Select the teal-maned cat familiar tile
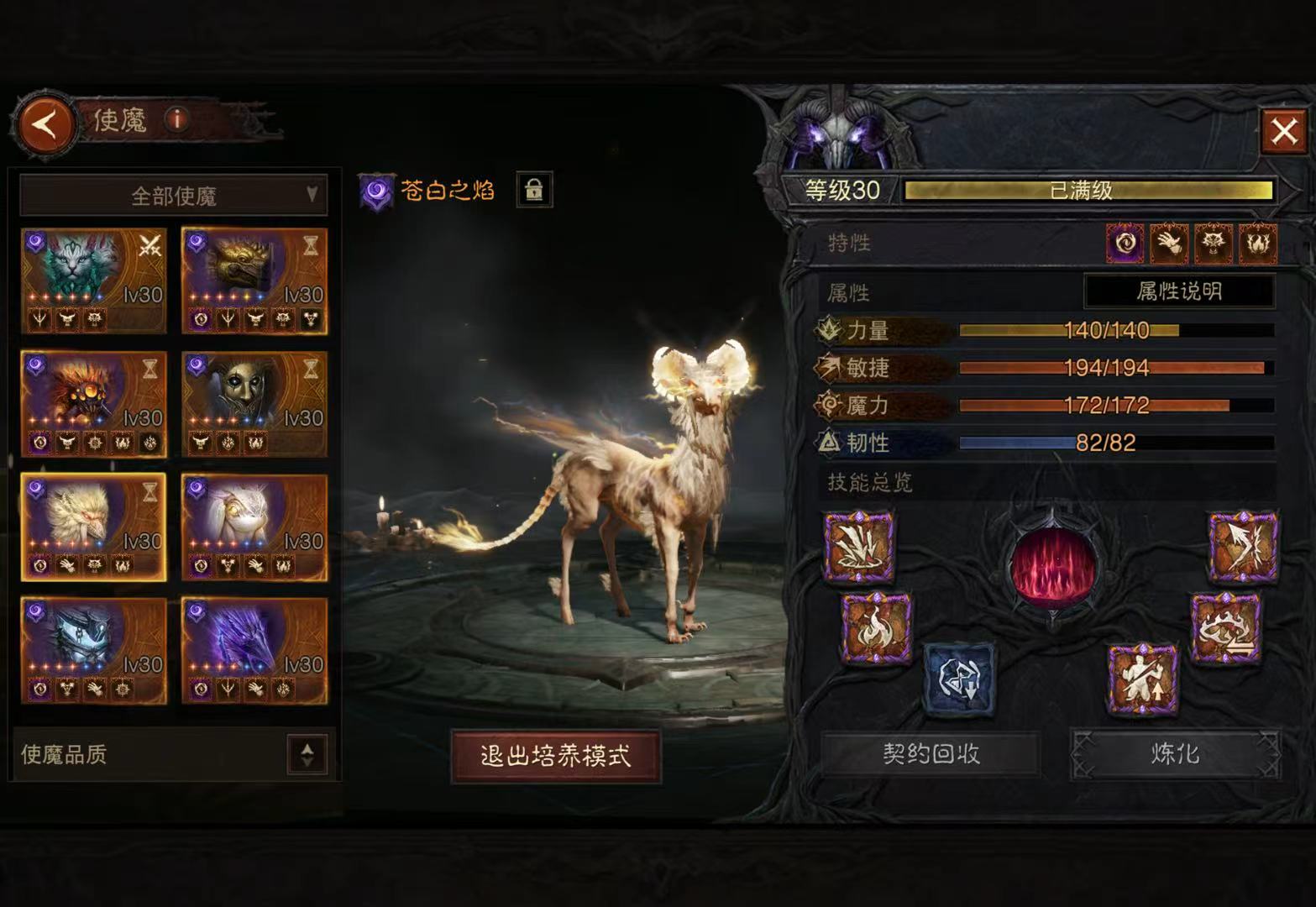 93,281
